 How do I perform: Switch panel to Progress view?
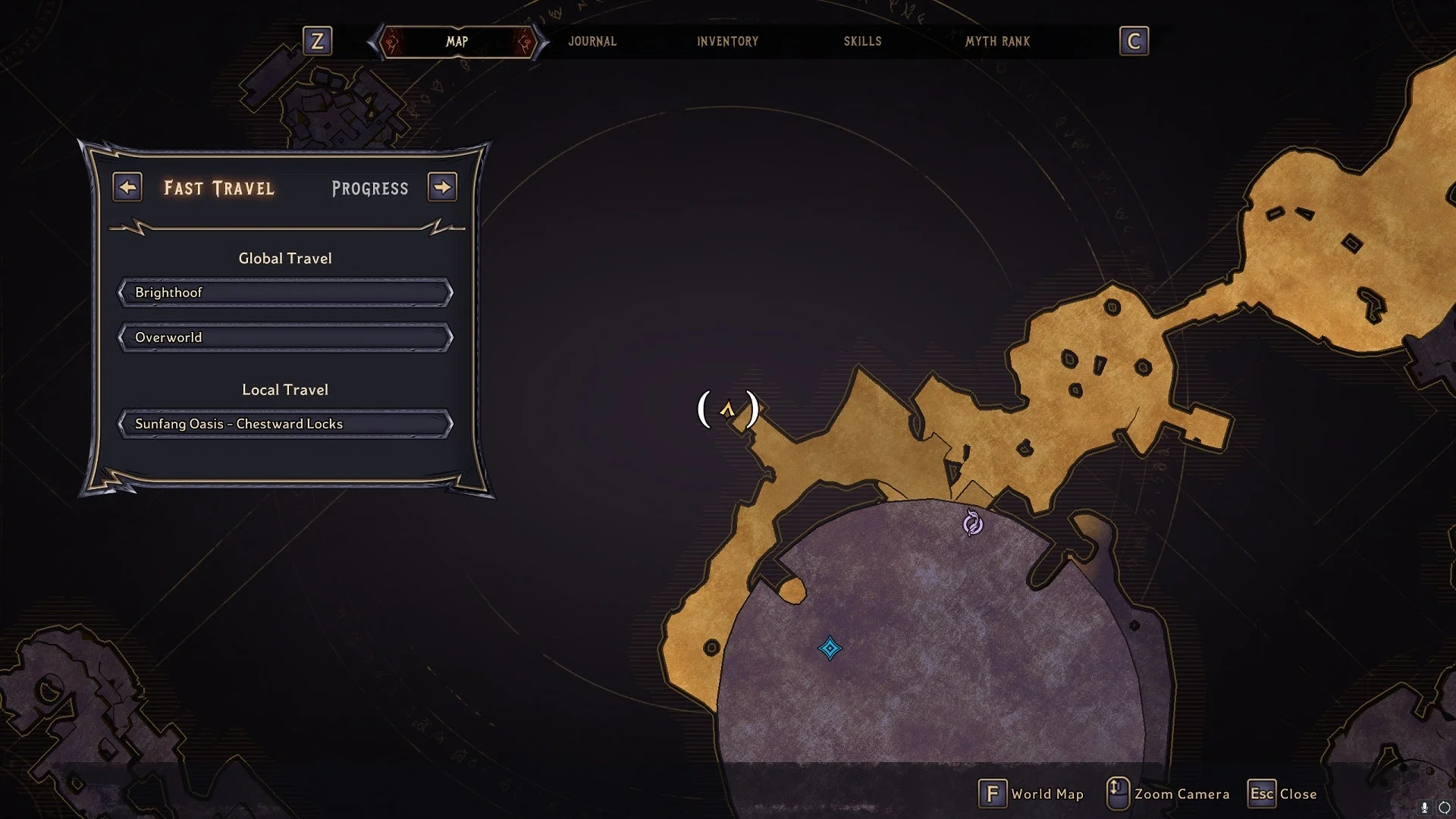tap(370, 189)
